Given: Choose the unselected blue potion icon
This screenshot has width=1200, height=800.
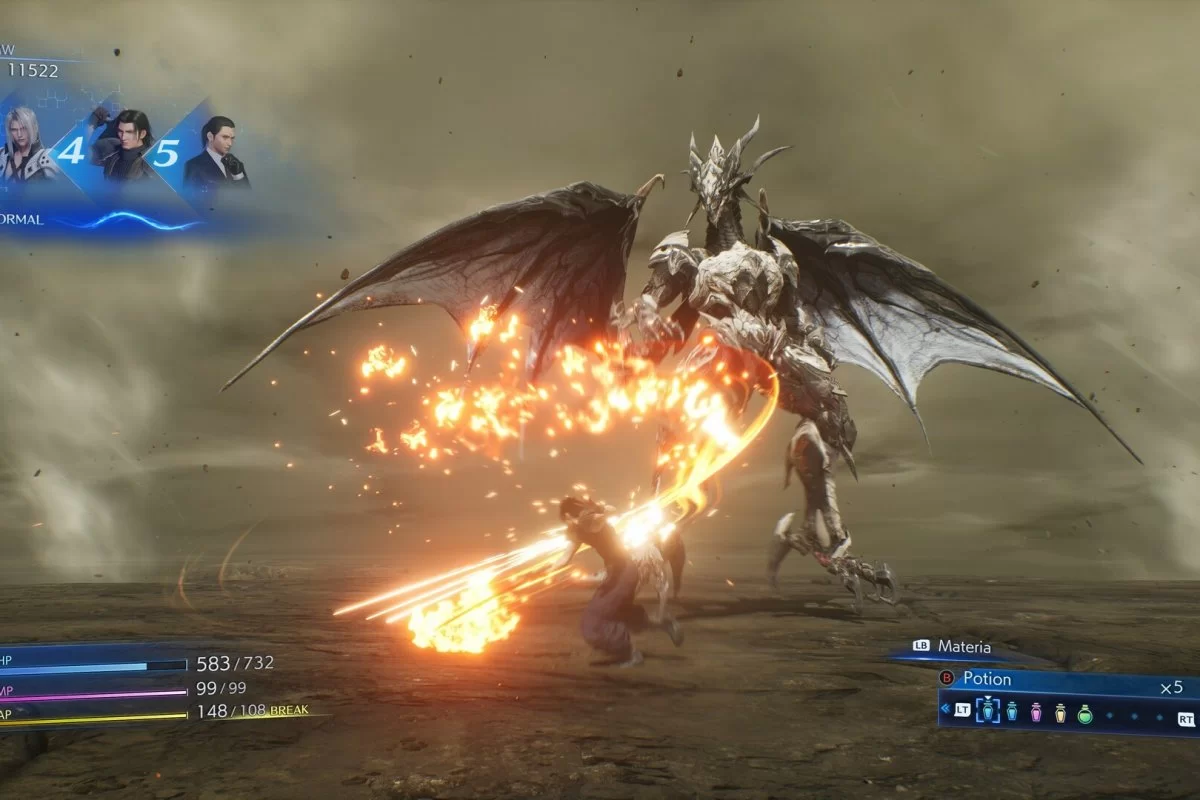Looking at the screenshot, I should point(1012,712).
